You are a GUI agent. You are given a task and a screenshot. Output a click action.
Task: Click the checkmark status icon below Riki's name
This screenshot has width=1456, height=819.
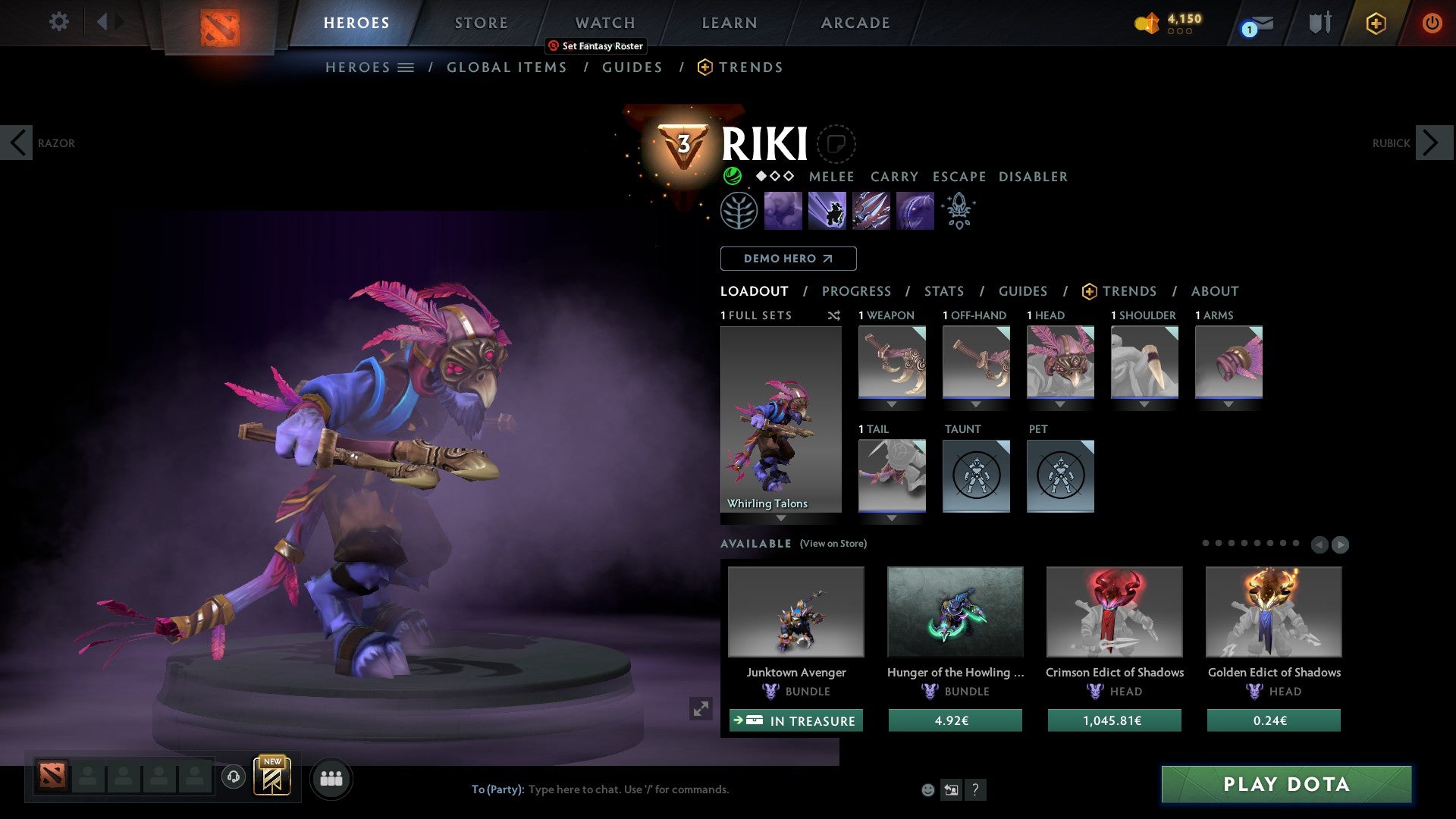click(x=732, y=176)
